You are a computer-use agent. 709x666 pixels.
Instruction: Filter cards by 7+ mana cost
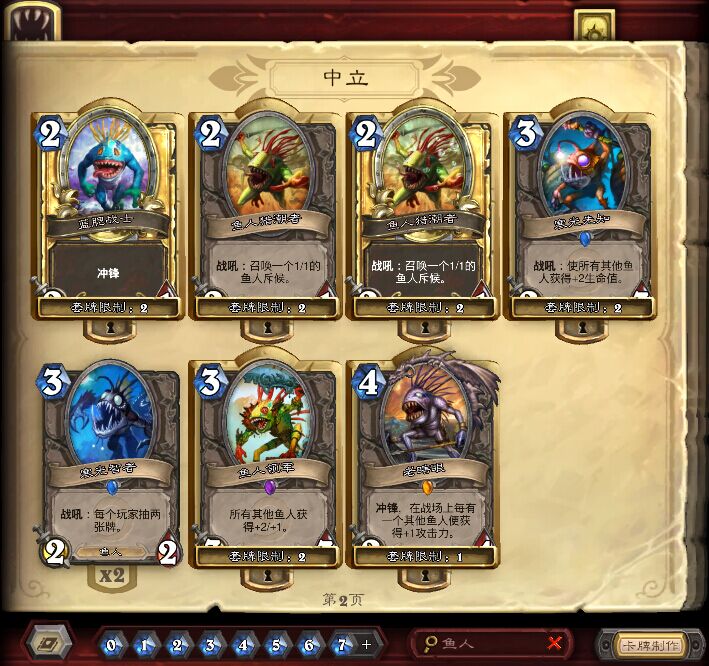click(347, 644)
